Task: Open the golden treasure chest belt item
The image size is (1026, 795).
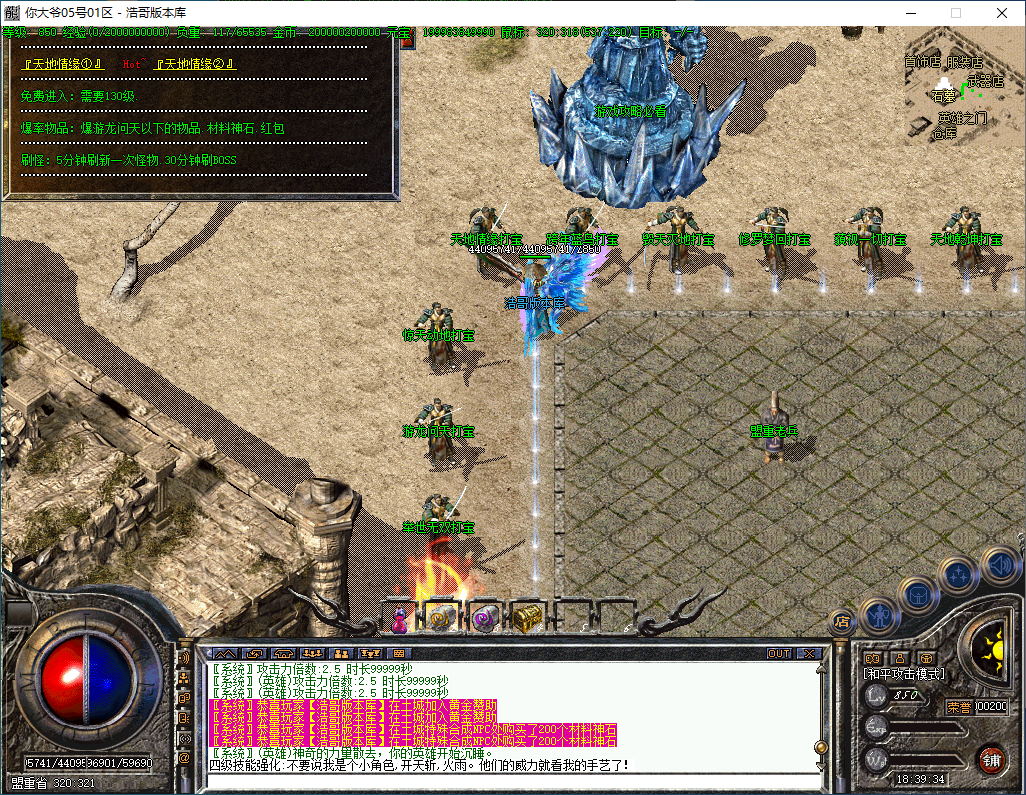Action: coord(526,619)
